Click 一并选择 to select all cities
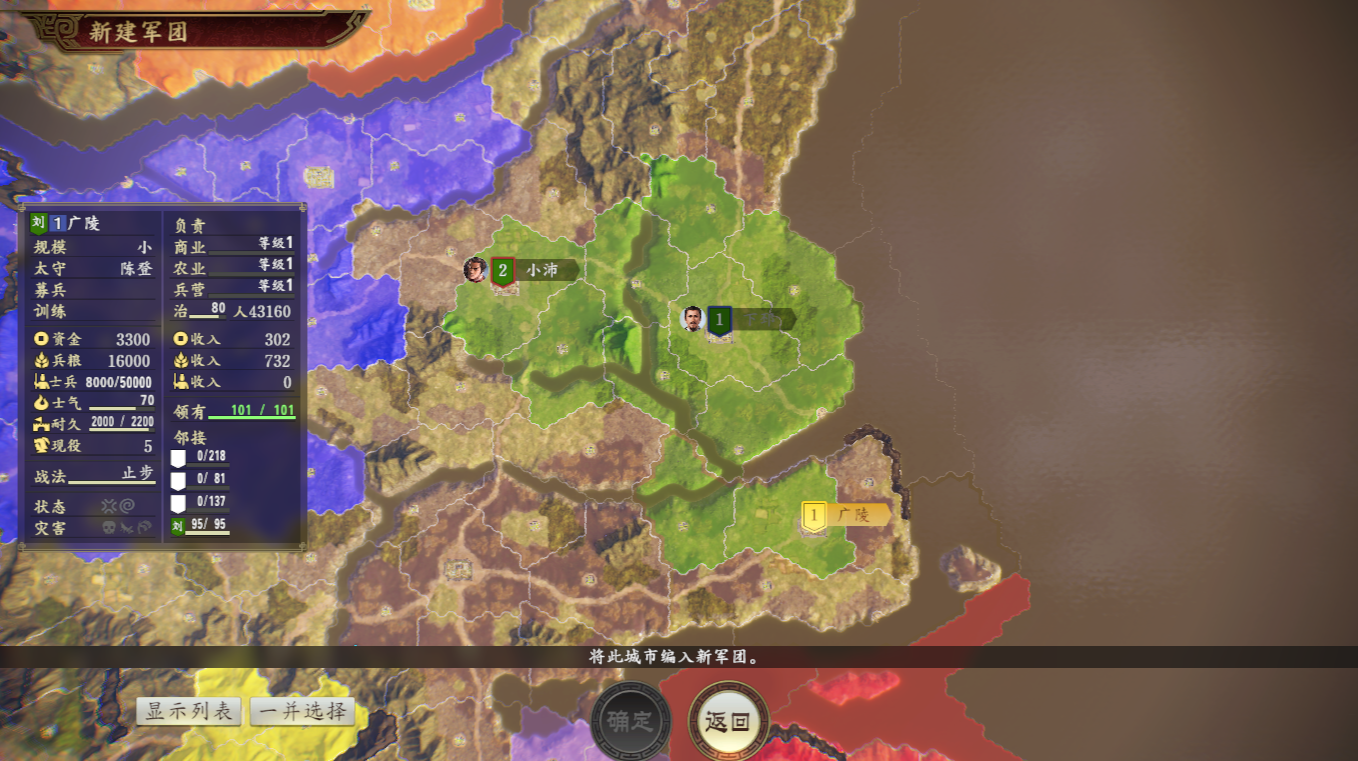Screen dimensions: 1358x761 click(x=303, y=712)
